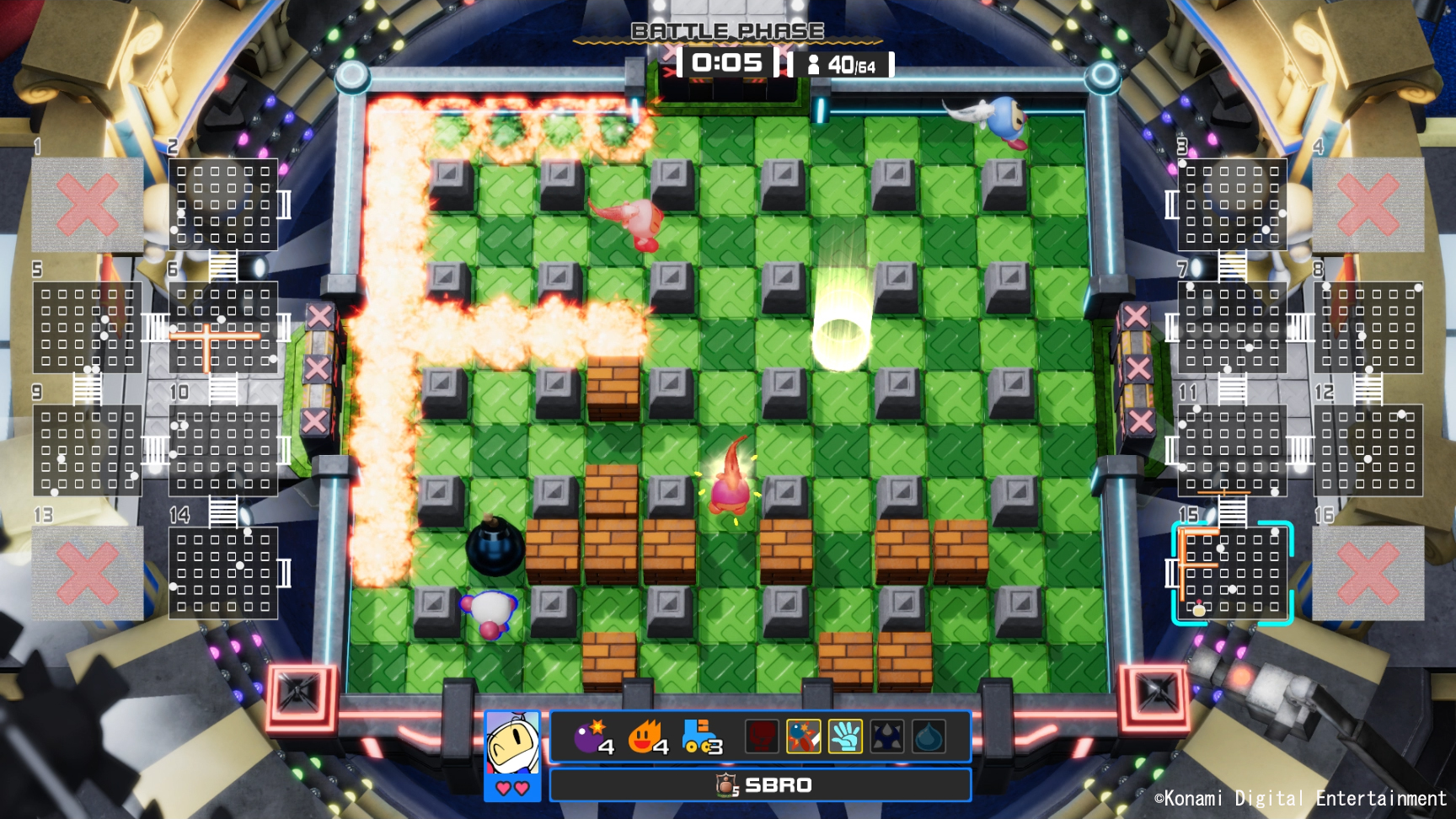Screen dimensions: 1456x819
Task: Click the blue power glove ability icon
Action: (x=845, y=738)
